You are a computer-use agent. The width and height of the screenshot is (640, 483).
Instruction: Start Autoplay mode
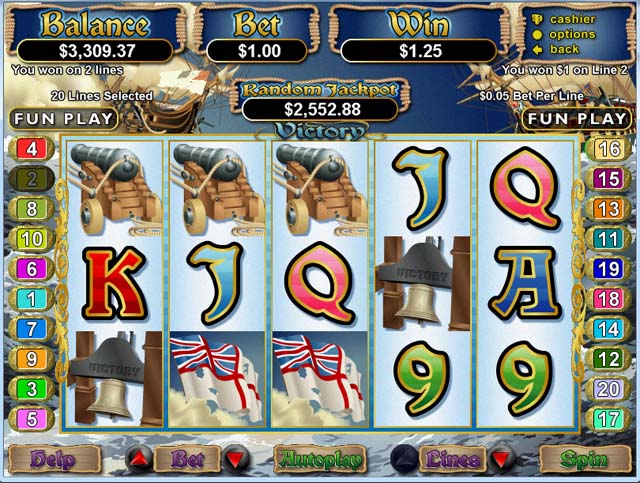(319, 460)
